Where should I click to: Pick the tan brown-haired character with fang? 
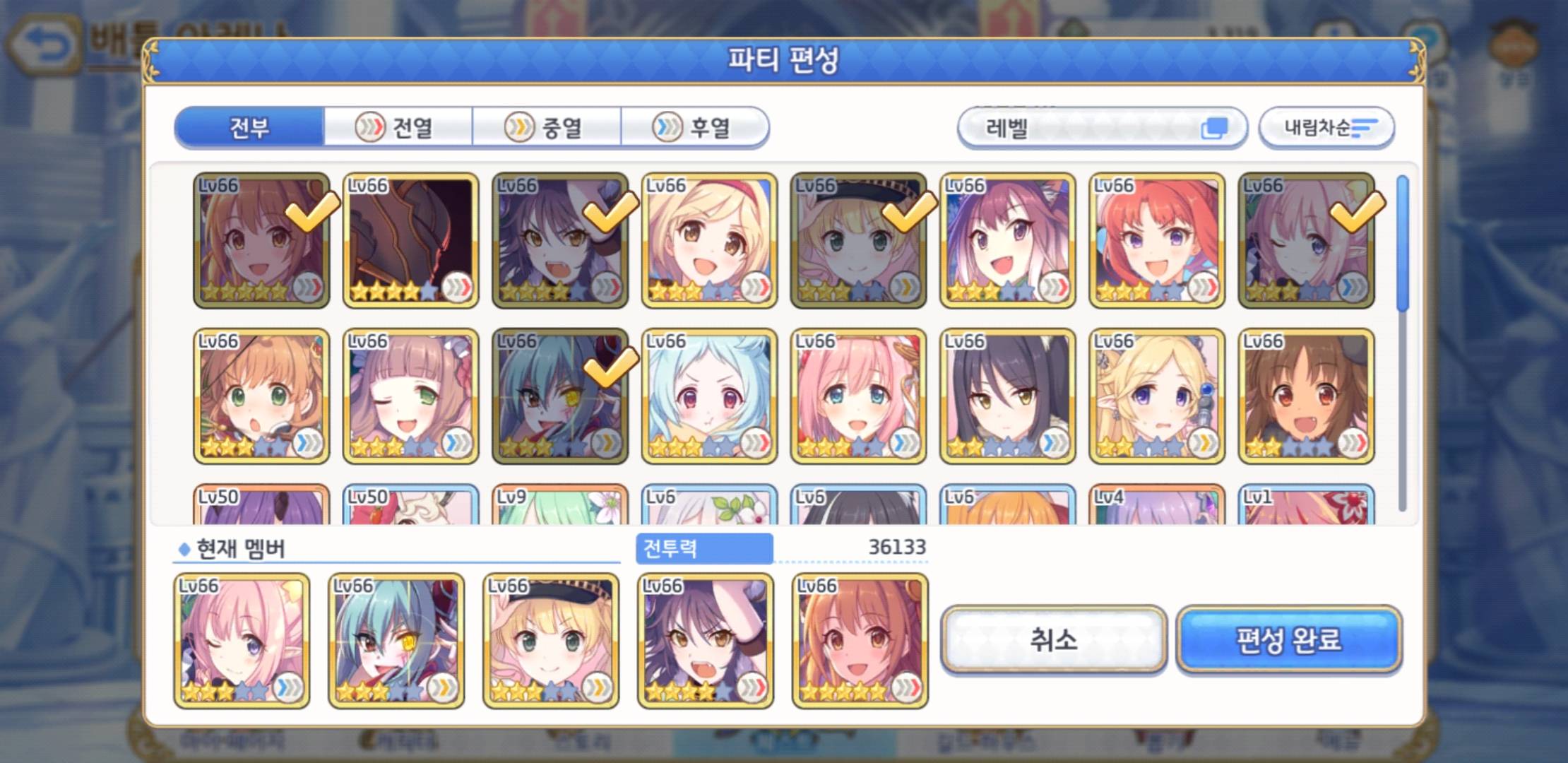tap(1306, 396)
